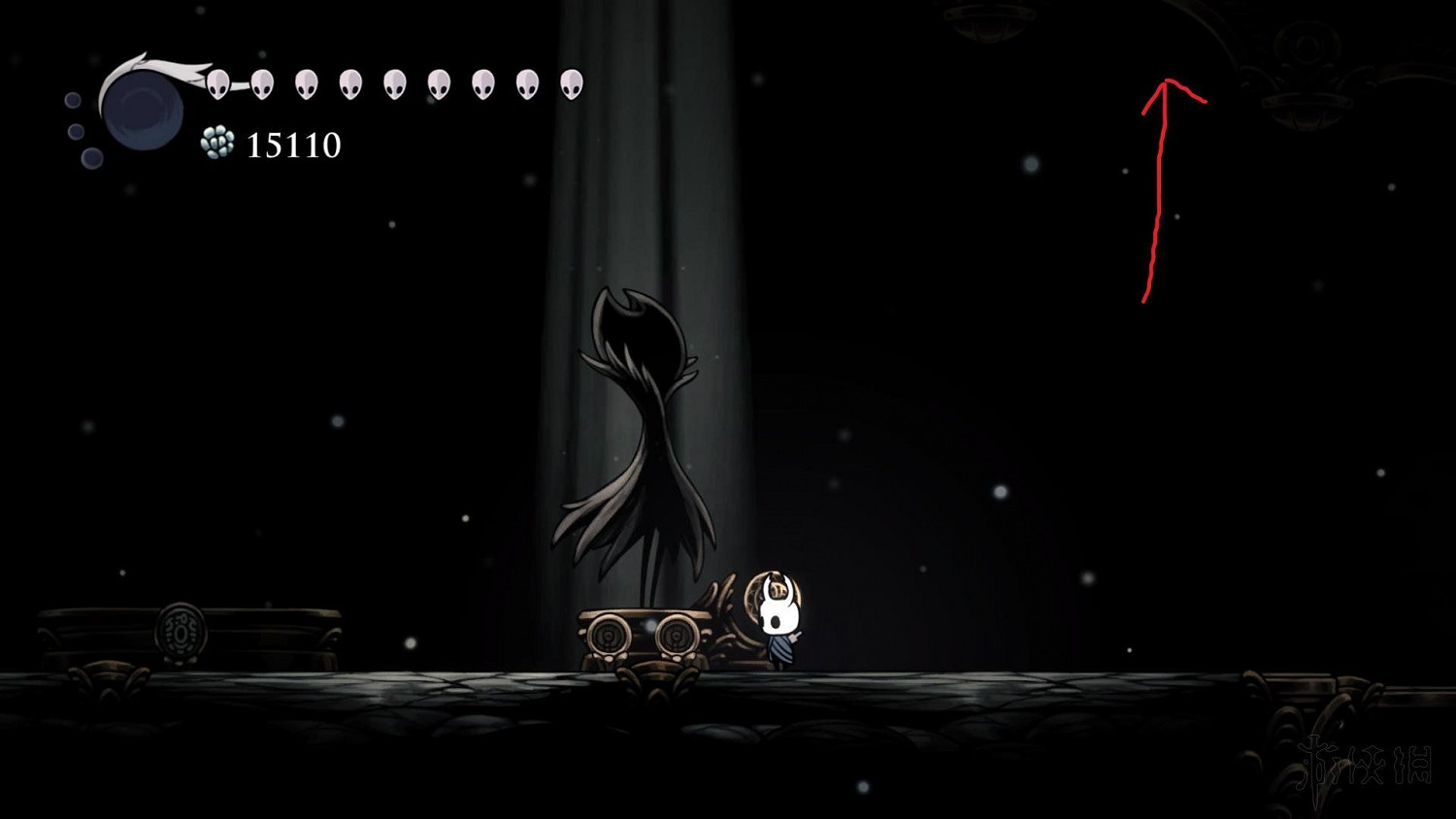Click the Geo currency icon

217,144
